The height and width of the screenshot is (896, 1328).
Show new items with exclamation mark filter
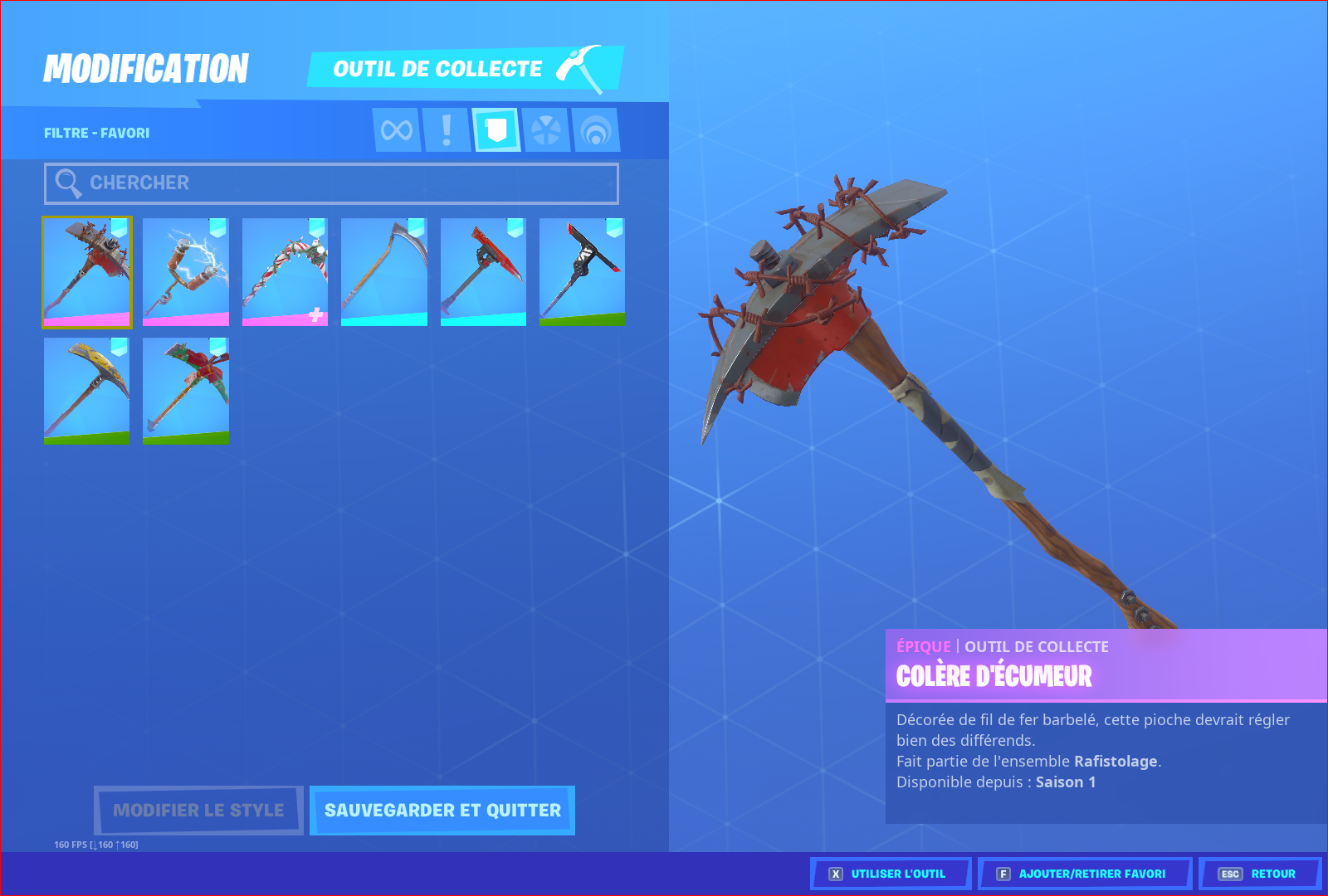click(447, 130)
